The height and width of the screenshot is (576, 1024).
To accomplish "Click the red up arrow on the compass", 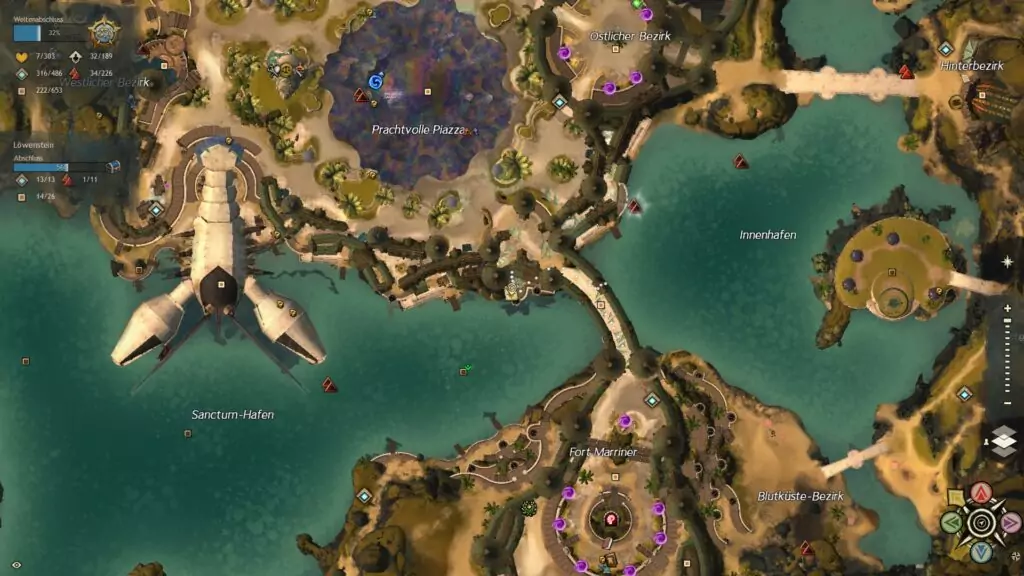I will point(982,493).
